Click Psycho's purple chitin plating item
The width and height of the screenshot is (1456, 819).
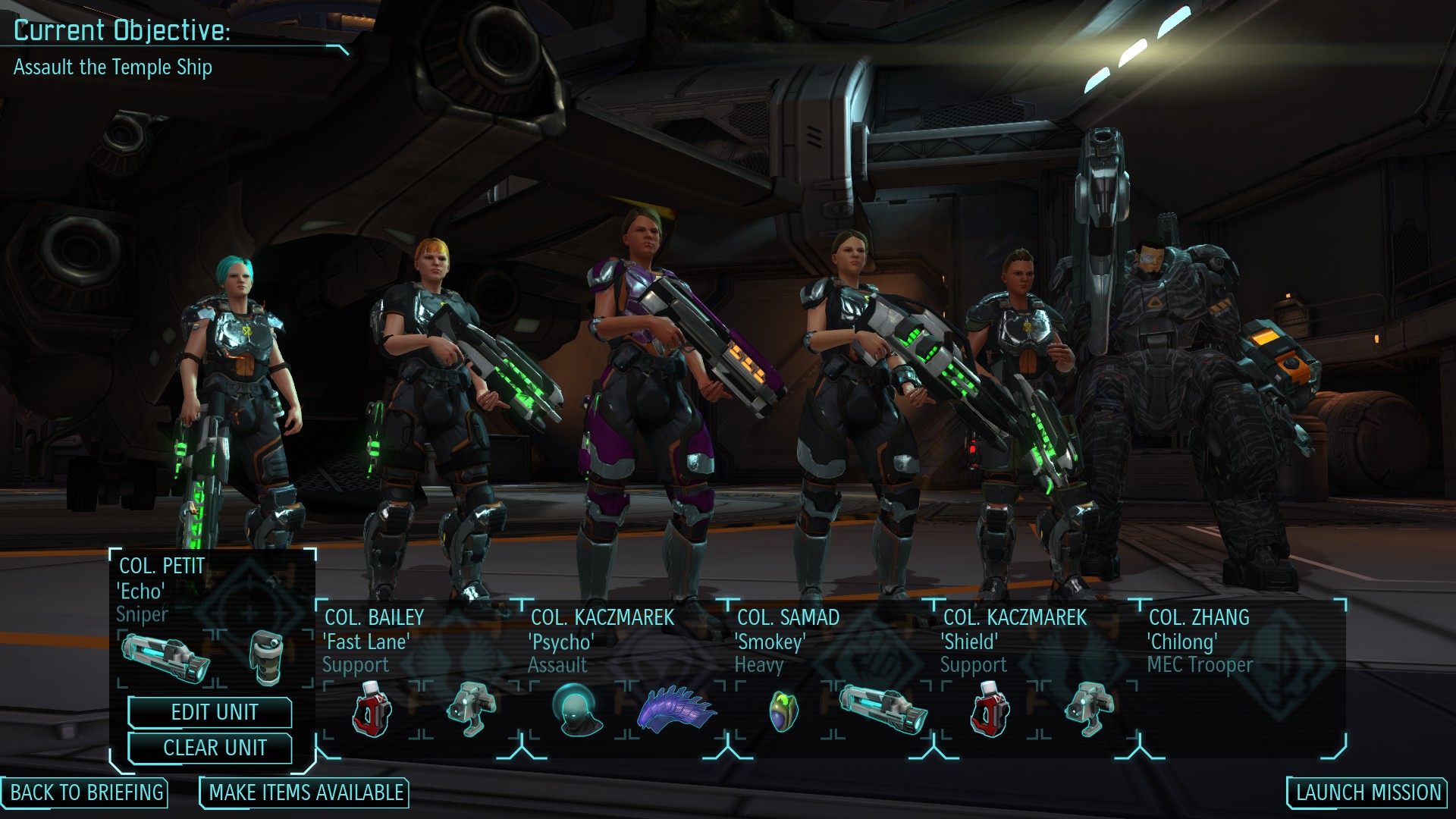(x=676, y=709)
